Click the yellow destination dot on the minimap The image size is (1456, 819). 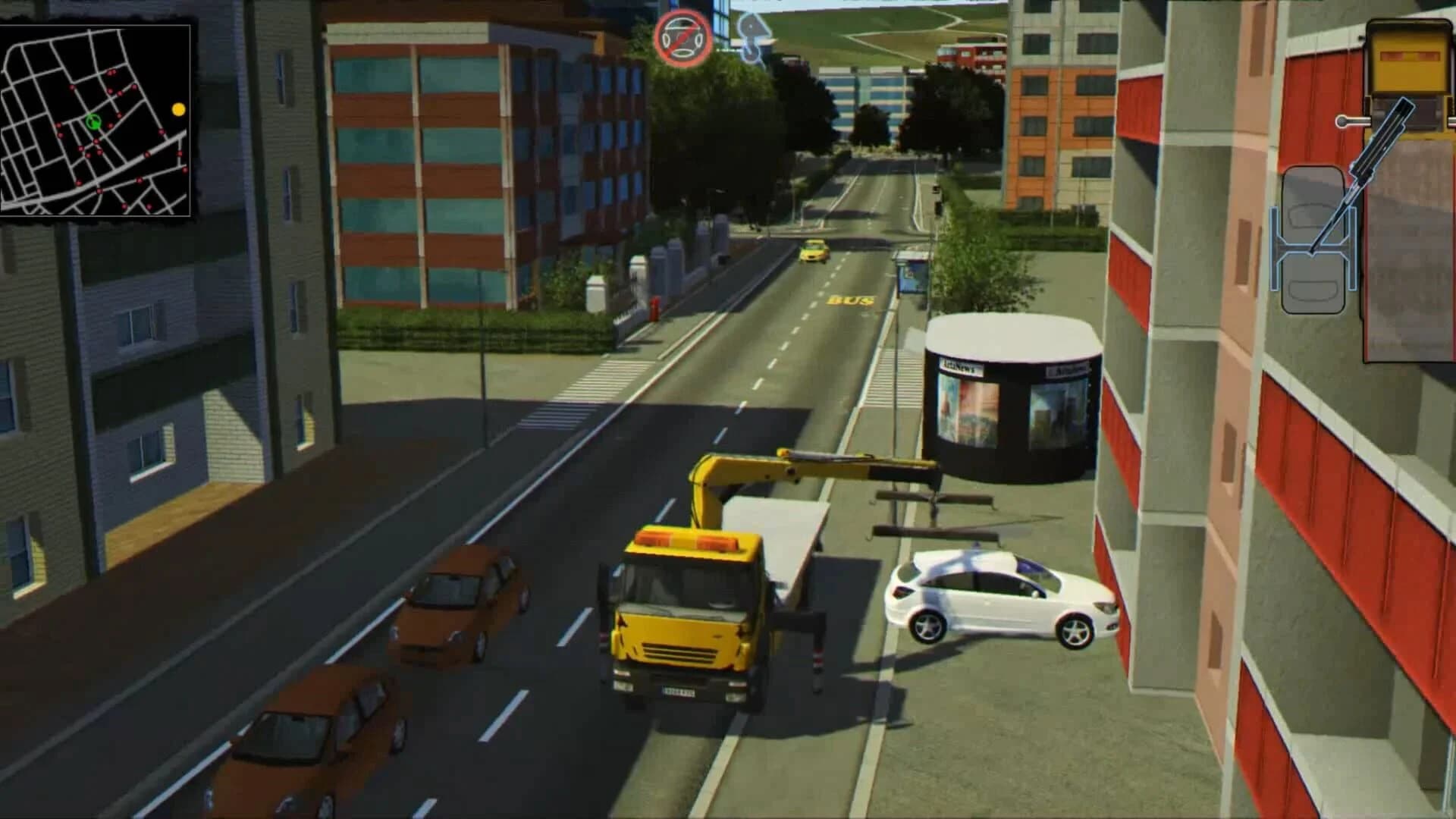click(180, 109)
